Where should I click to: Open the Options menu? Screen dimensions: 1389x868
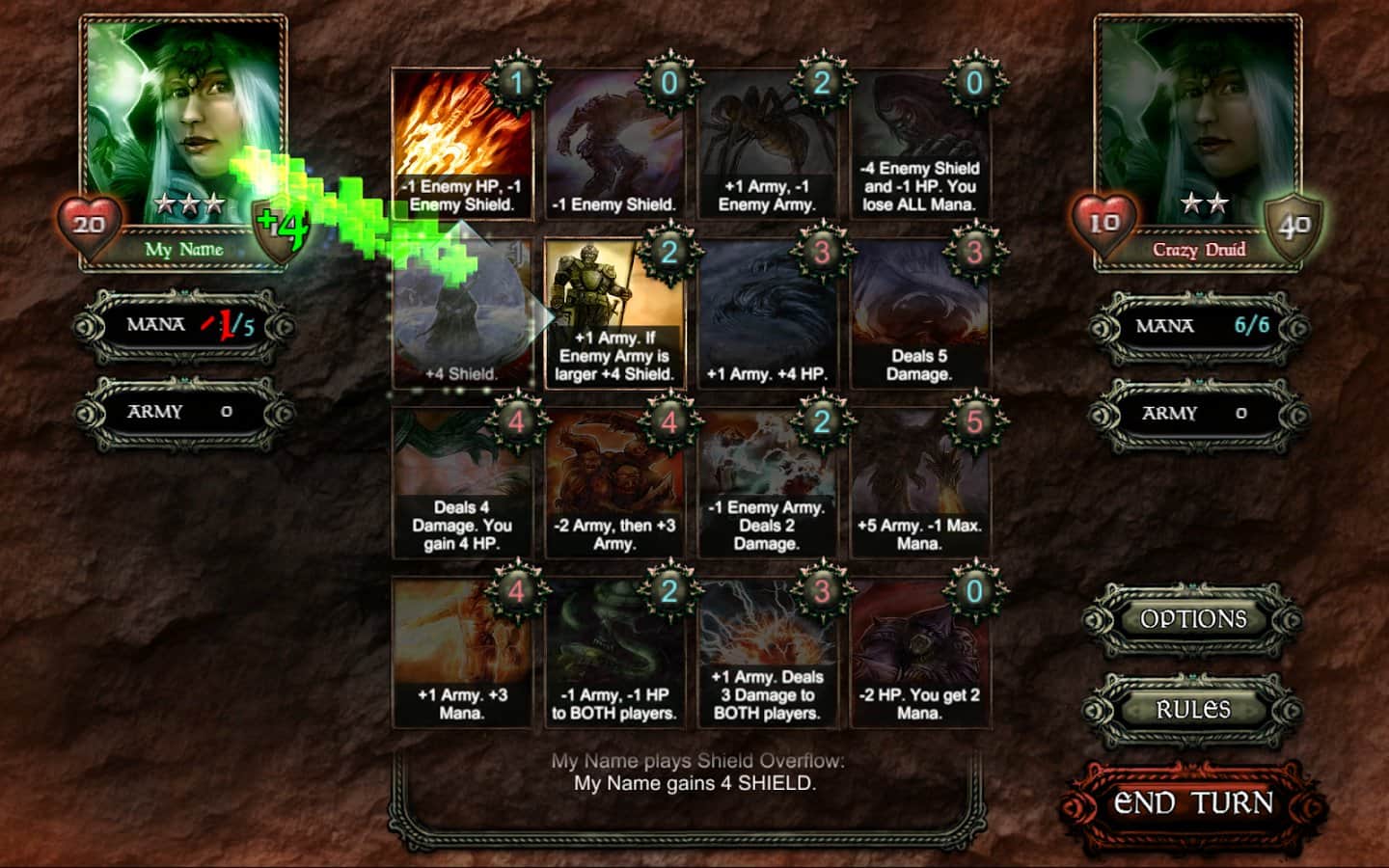coord(1193,619)
